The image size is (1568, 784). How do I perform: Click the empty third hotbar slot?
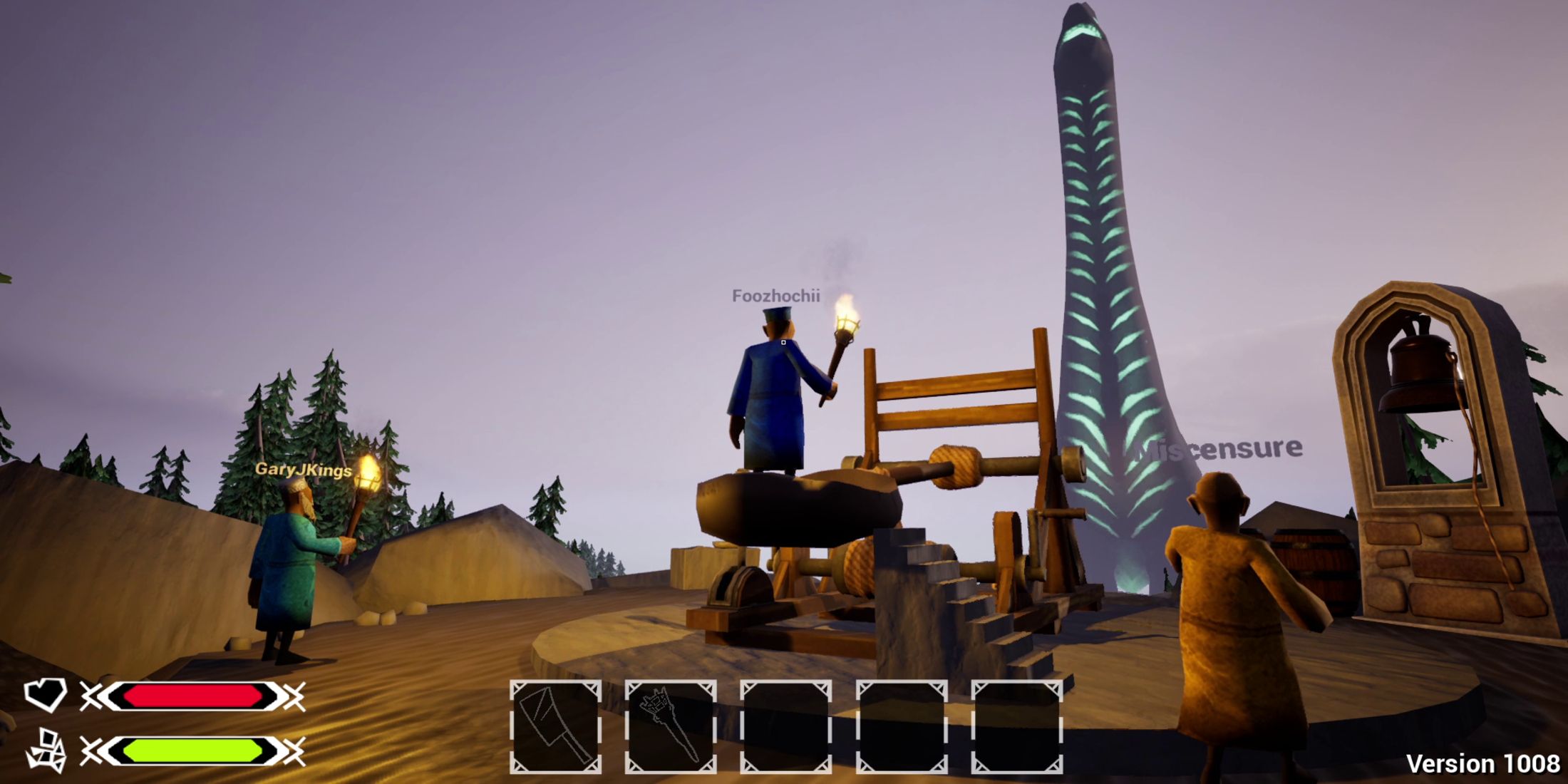tap(786, 722)
